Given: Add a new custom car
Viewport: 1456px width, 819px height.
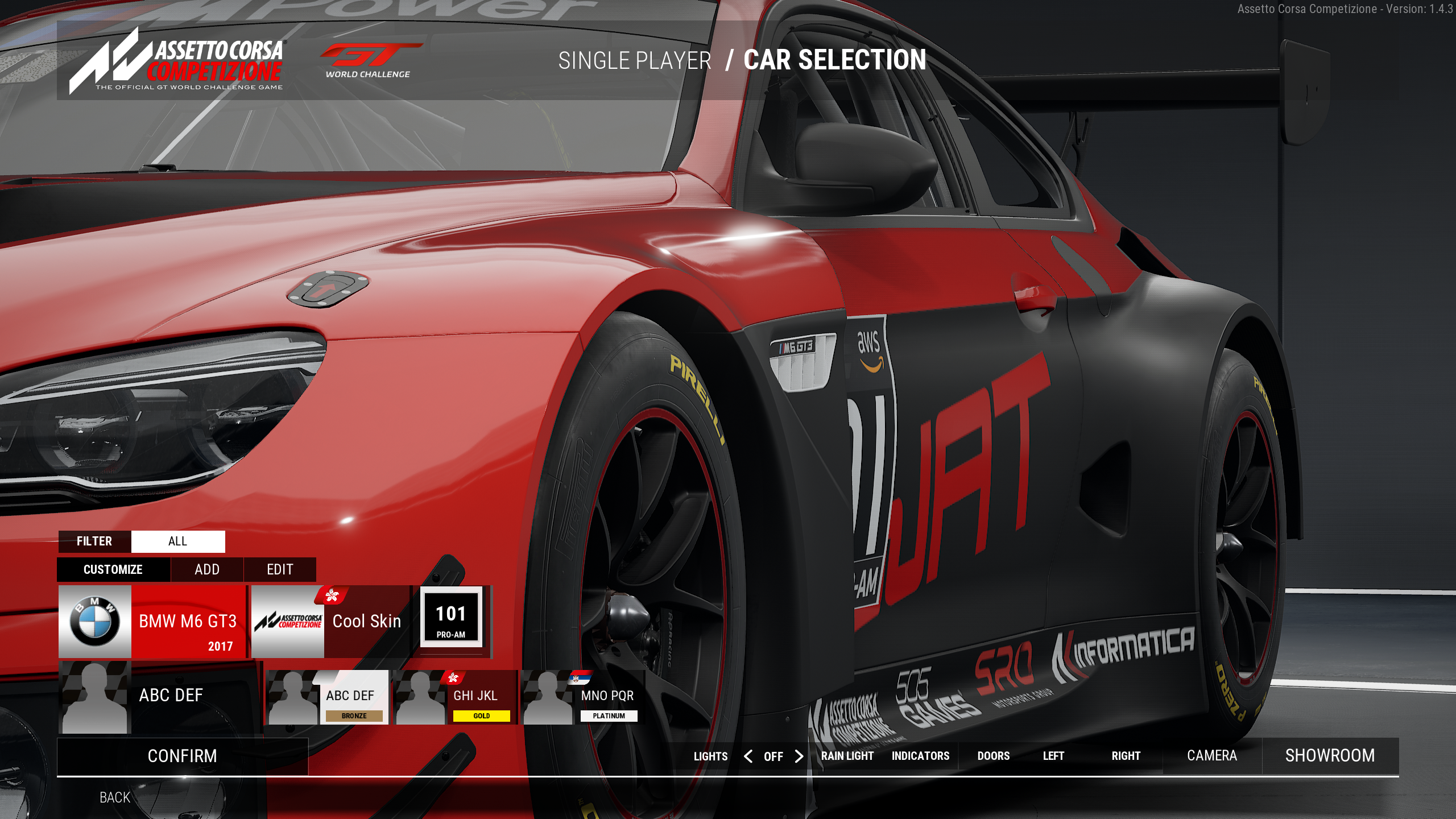Looking at the screenshot, I should point(207,569).
